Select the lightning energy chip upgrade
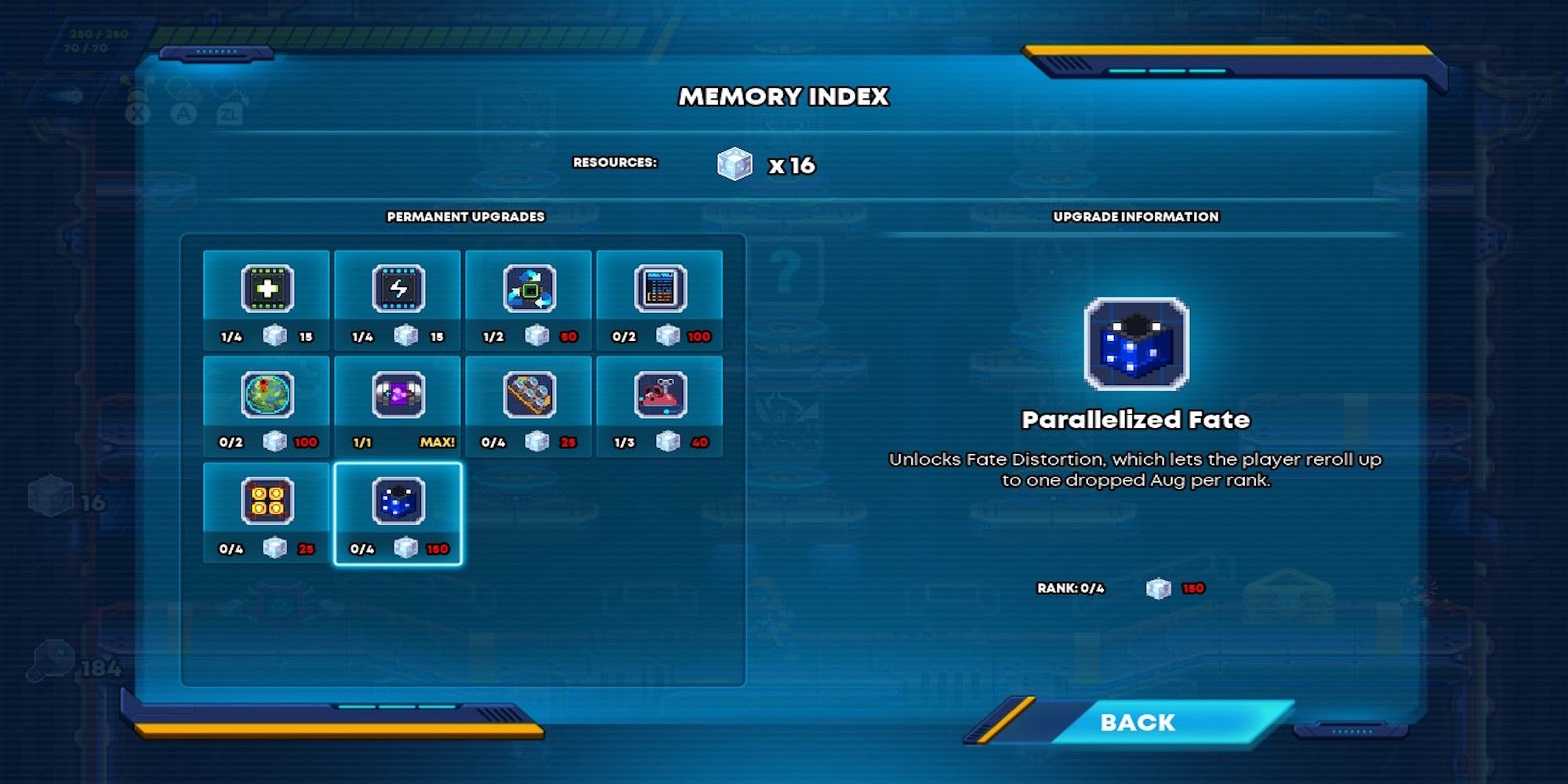 click(x=397, y=289)
